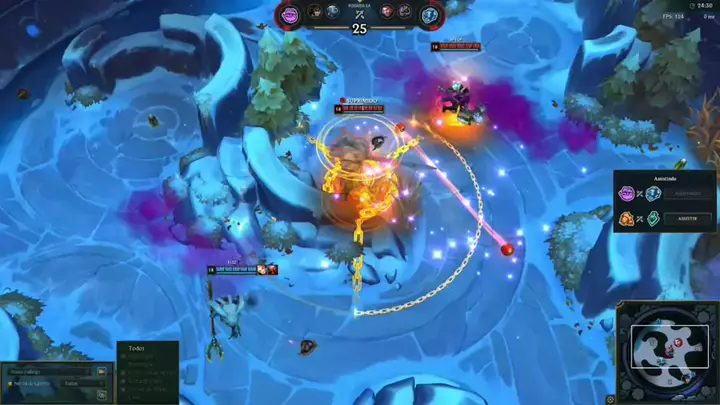Select the blue team emblem on the scoreboard
Image resolution: width=720 pixels, height=405 pixels.
(429, 14)
